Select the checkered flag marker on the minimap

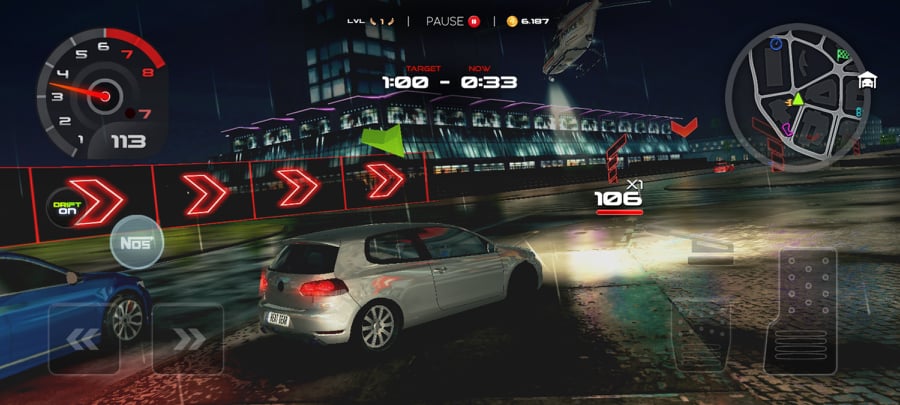[843, 53]
